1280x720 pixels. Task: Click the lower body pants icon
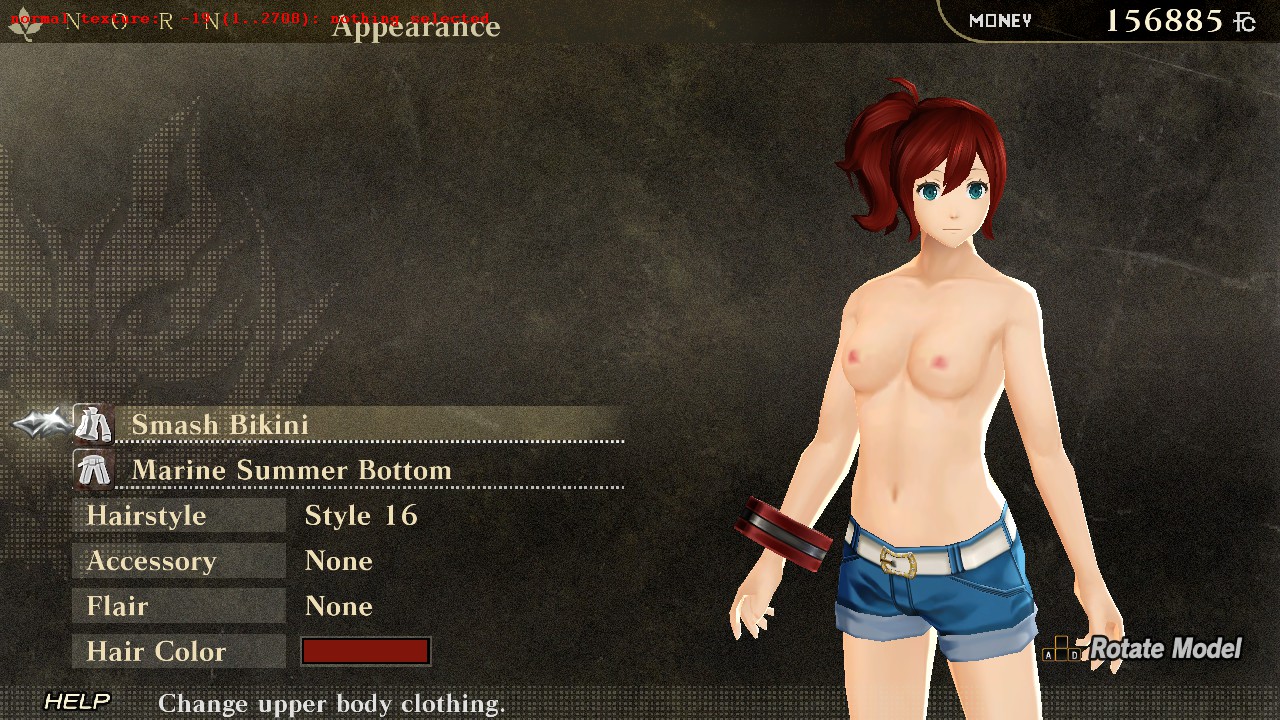tap(93, 470)
